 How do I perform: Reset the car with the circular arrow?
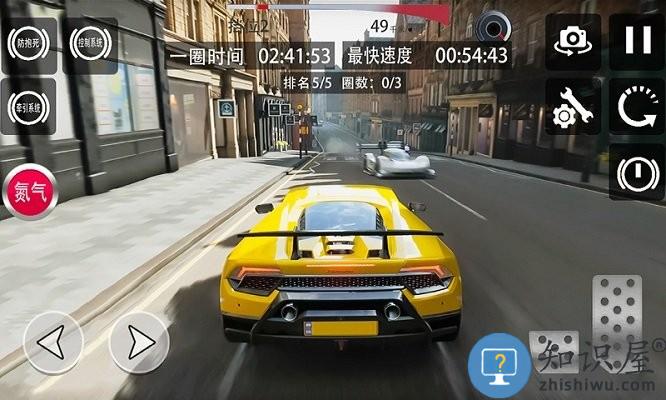click(637, 109)
